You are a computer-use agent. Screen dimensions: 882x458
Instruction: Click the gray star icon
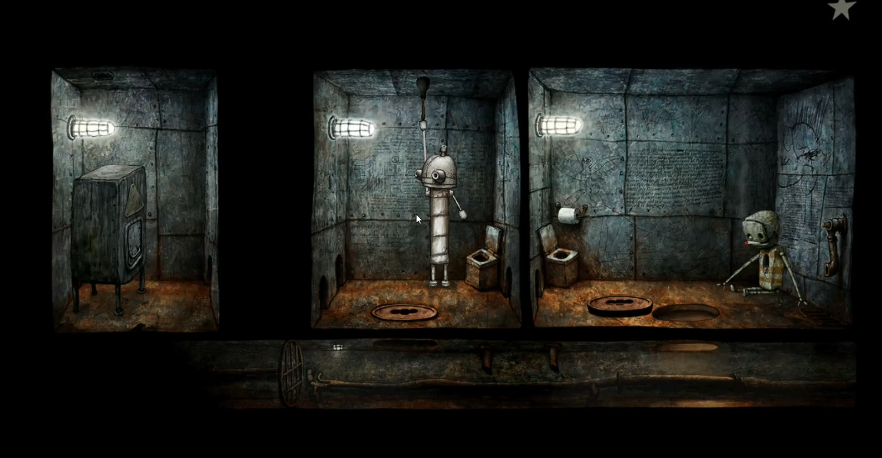click(x=842, y=8)
